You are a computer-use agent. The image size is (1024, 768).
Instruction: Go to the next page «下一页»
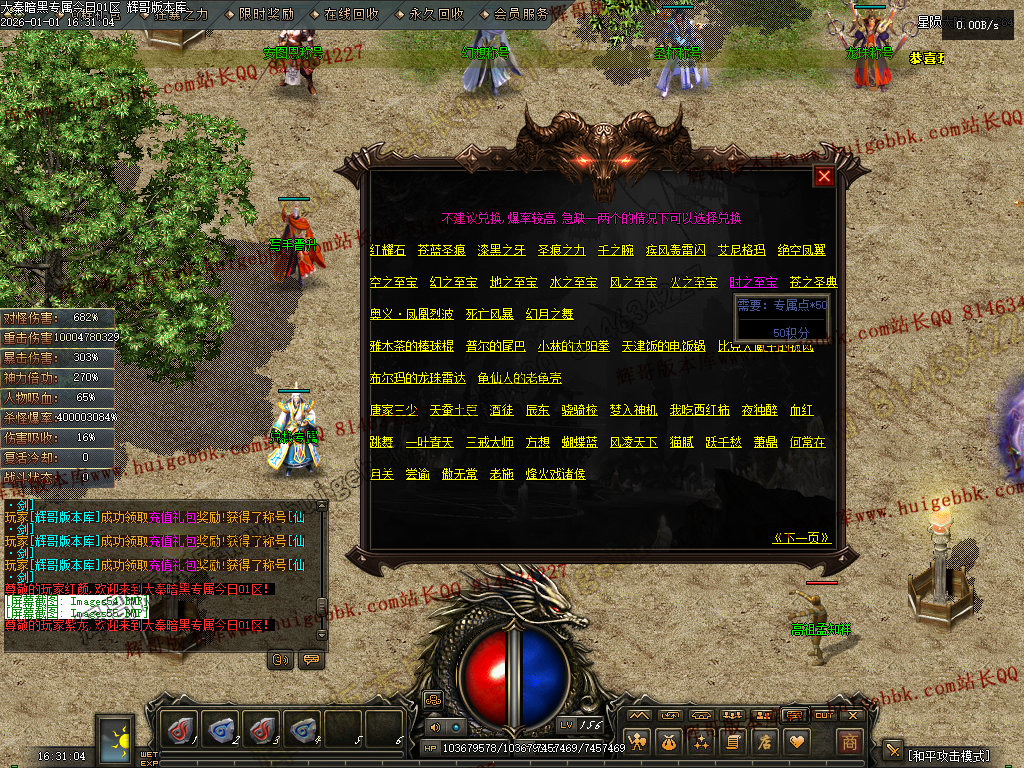pyautogui.click(x=802, y=538)
